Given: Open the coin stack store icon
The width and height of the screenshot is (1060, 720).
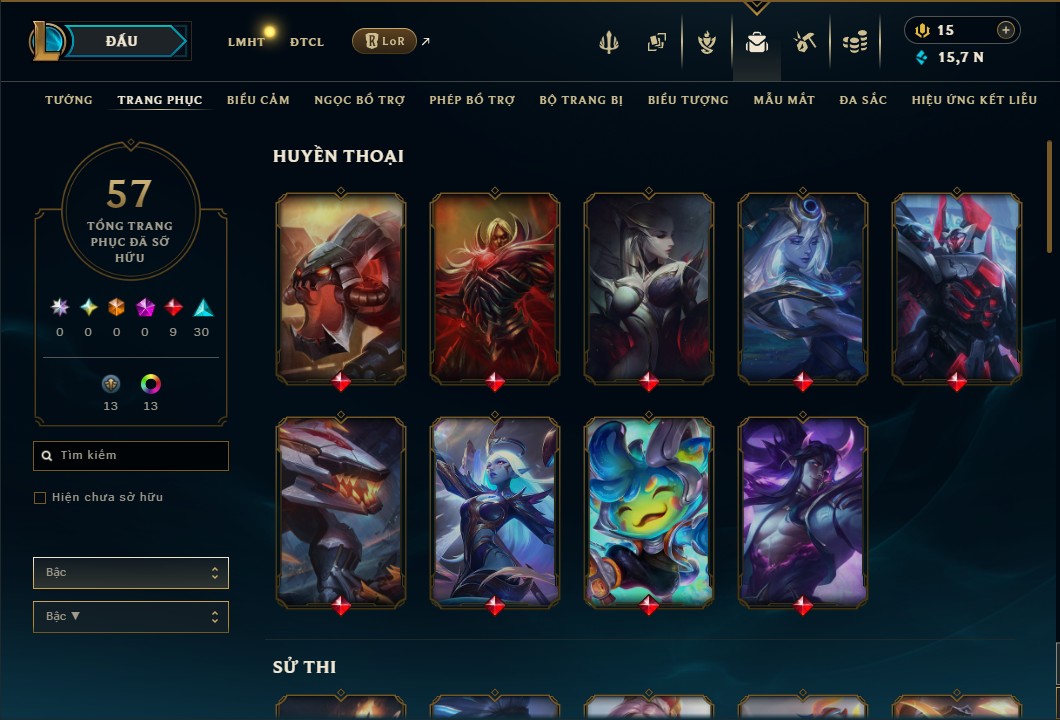Looking at the screenshot, I should [x=854, y=42].
